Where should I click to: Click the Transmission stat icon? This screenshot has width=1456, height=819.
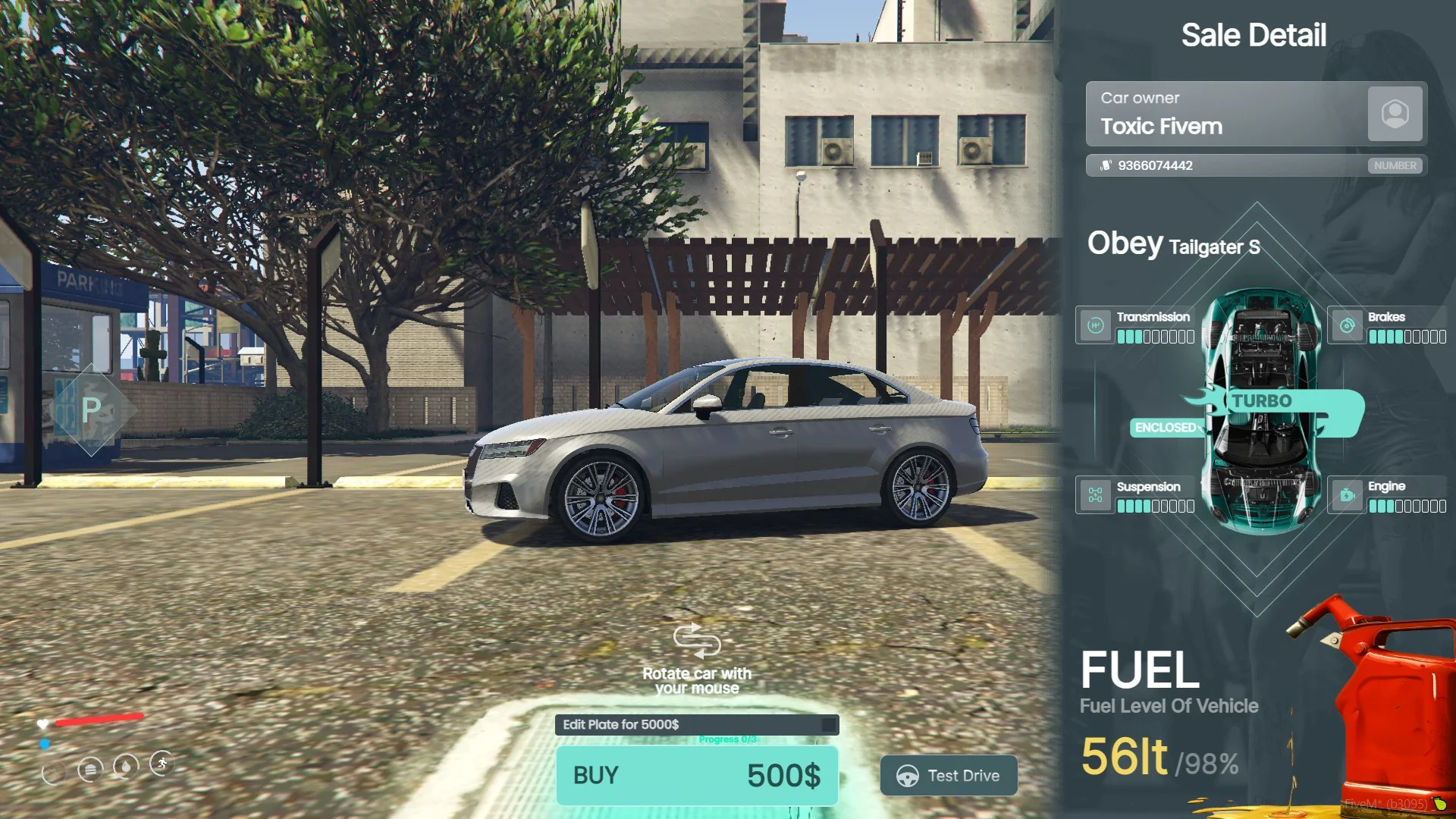(x=1095, y=326)
